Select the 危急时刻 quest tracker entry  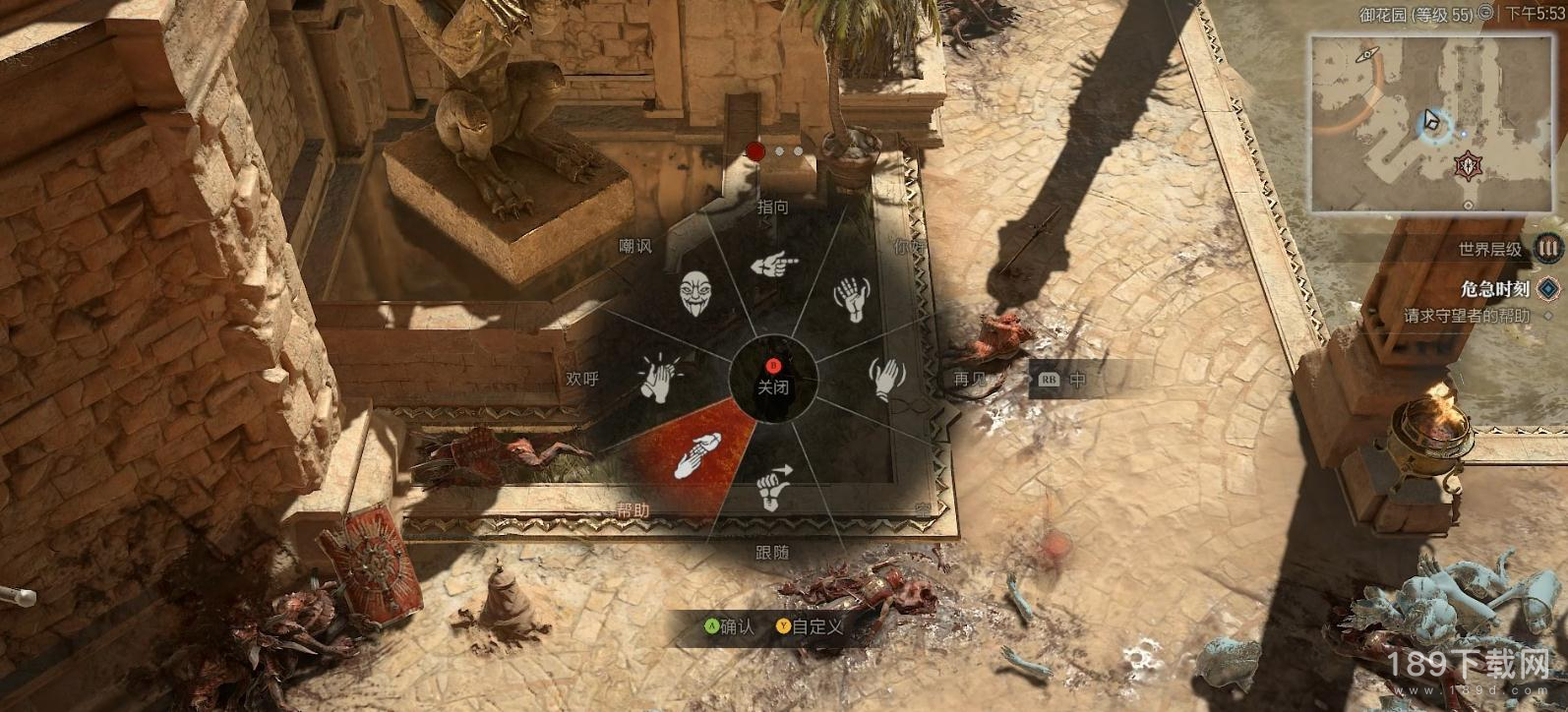1495,289
